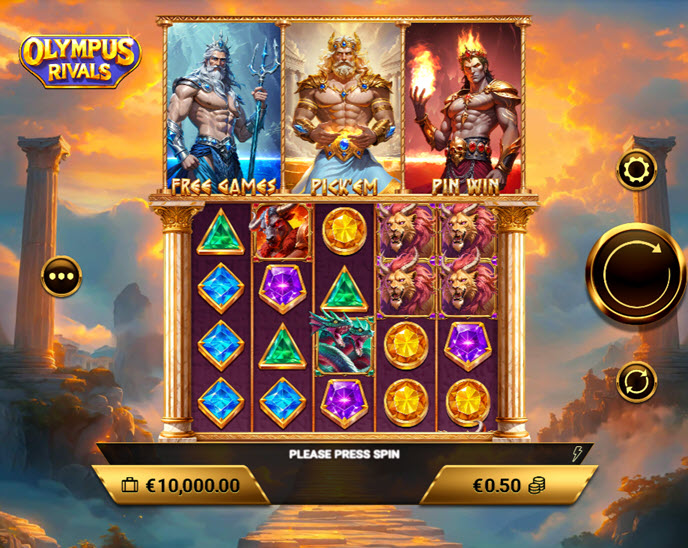Open the gear settings button
The width and height of the screenshot is (688, 548).
[x=636, y=171]
